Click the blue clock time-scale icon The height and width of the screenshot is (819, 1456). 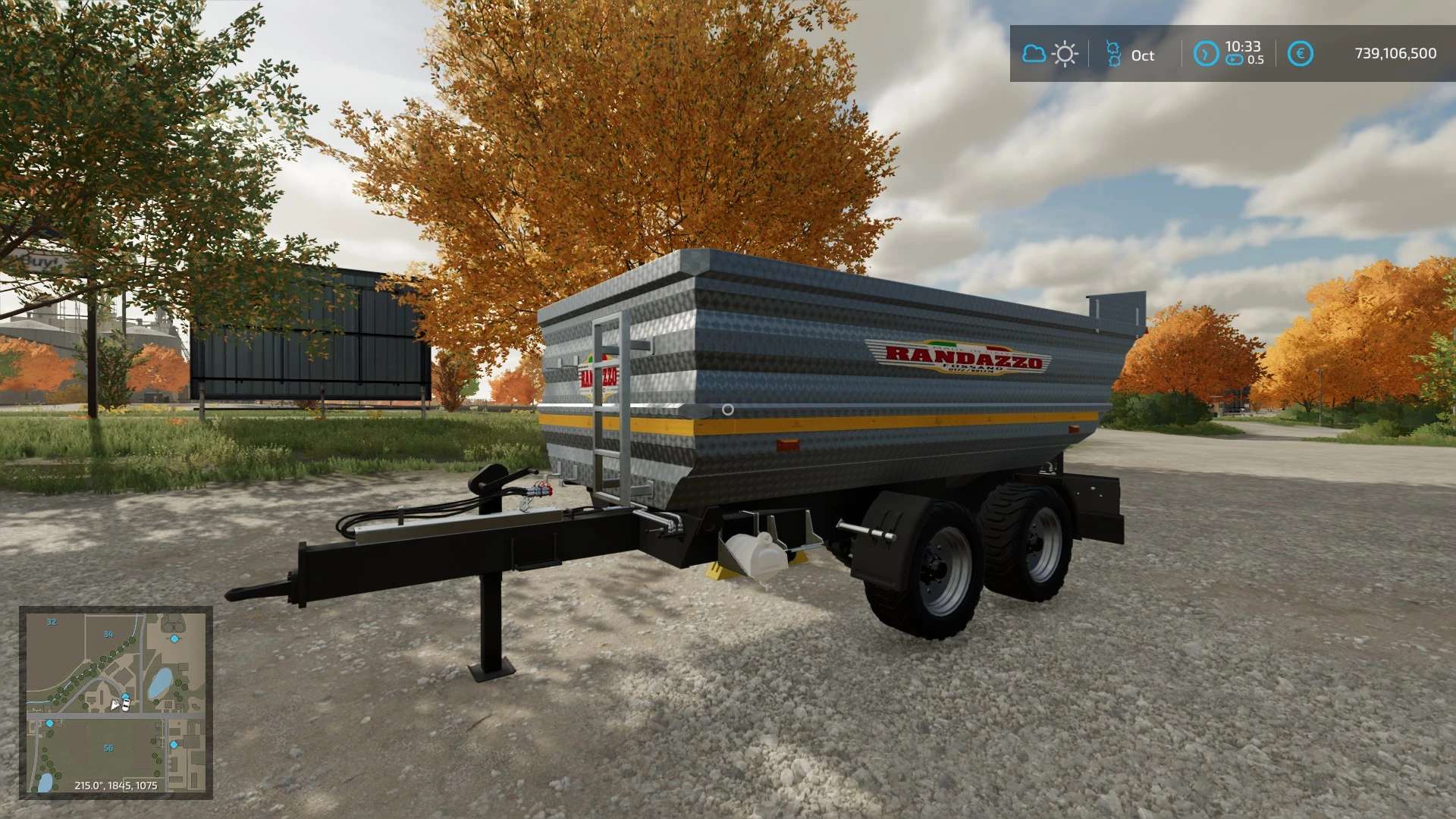pyautogui.click(x=1206, y=54)
